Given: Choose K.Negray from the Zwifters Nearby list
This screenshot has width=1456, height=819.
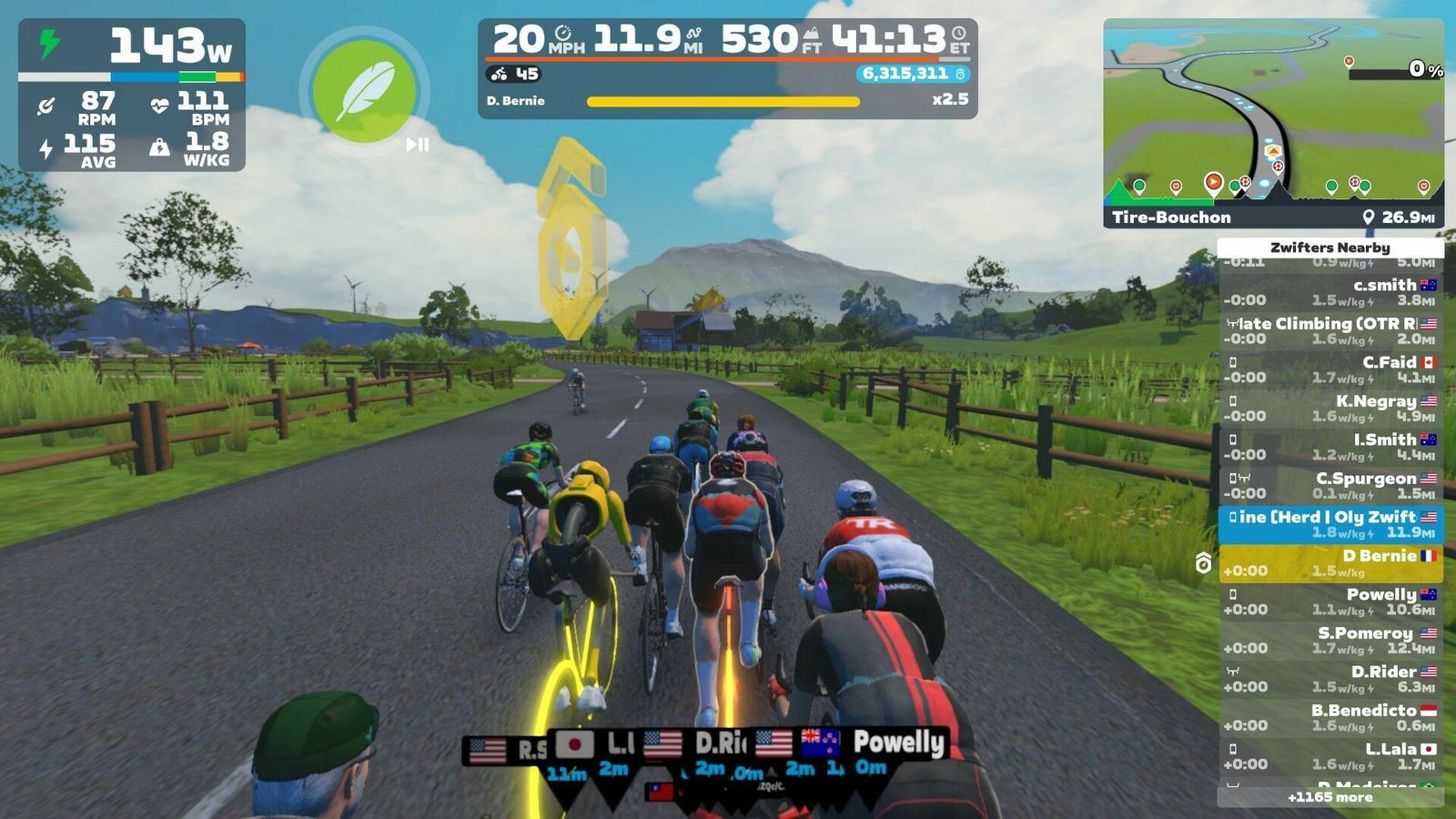Looking at the screenshot, I should [1330, 409].
